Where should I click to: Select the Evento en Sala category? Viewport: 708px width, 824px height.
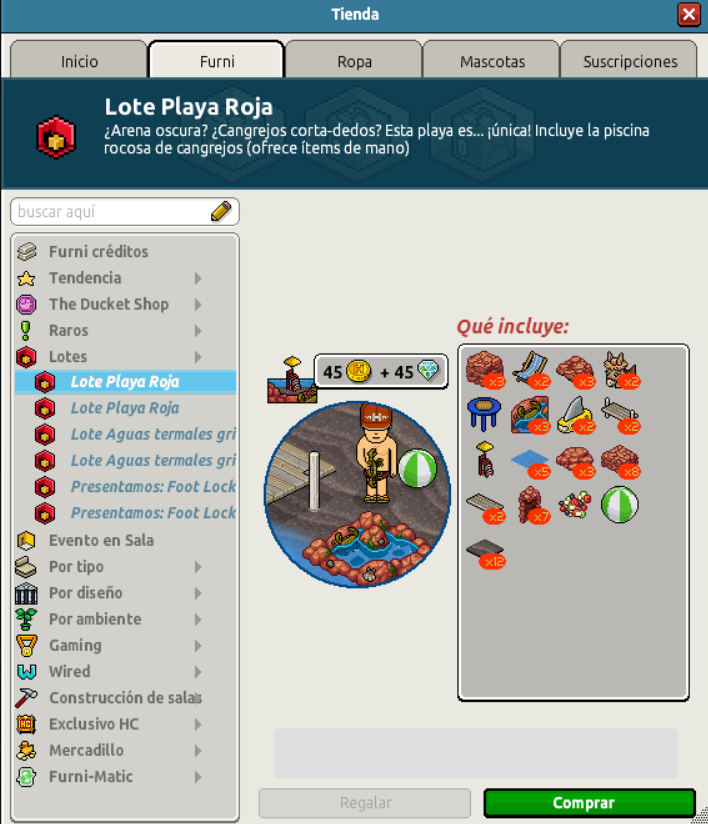pos(101,540)
